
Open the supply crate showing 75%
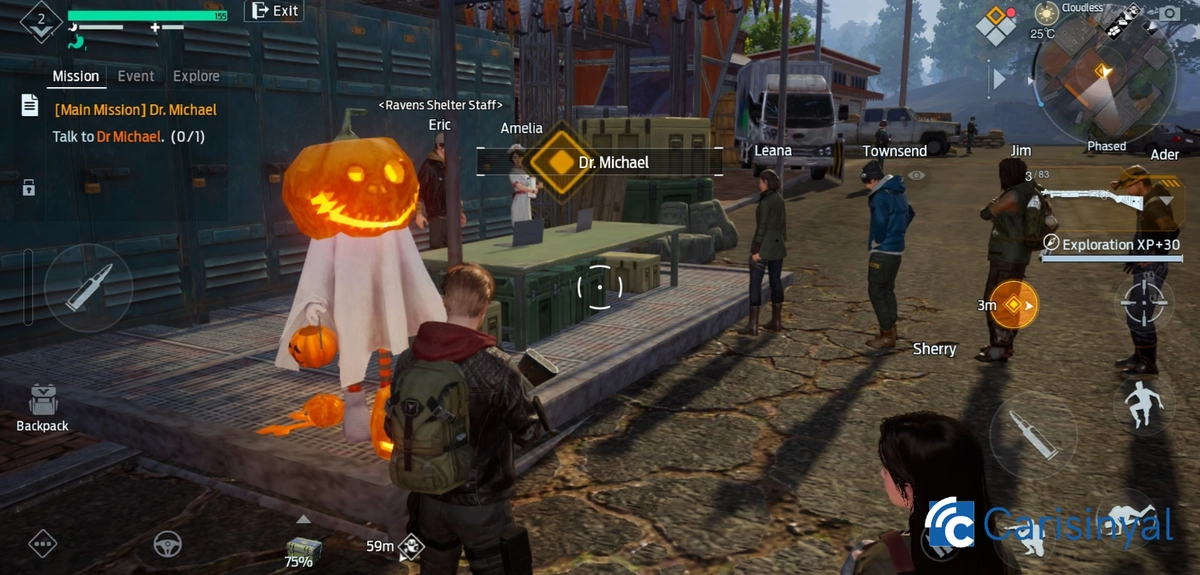pos(302,546)
